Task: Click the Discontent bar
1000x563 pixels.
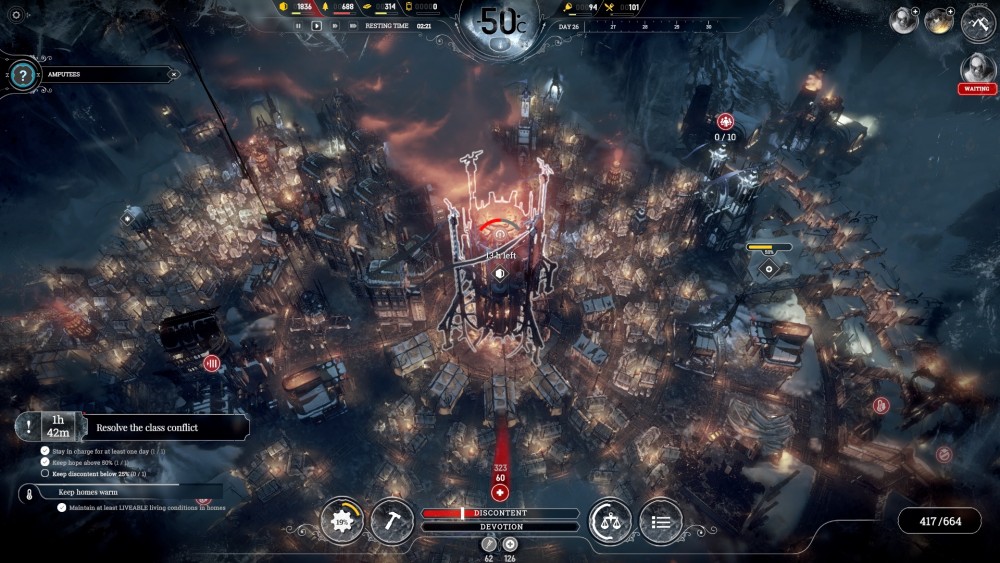Action: point(500,513)
